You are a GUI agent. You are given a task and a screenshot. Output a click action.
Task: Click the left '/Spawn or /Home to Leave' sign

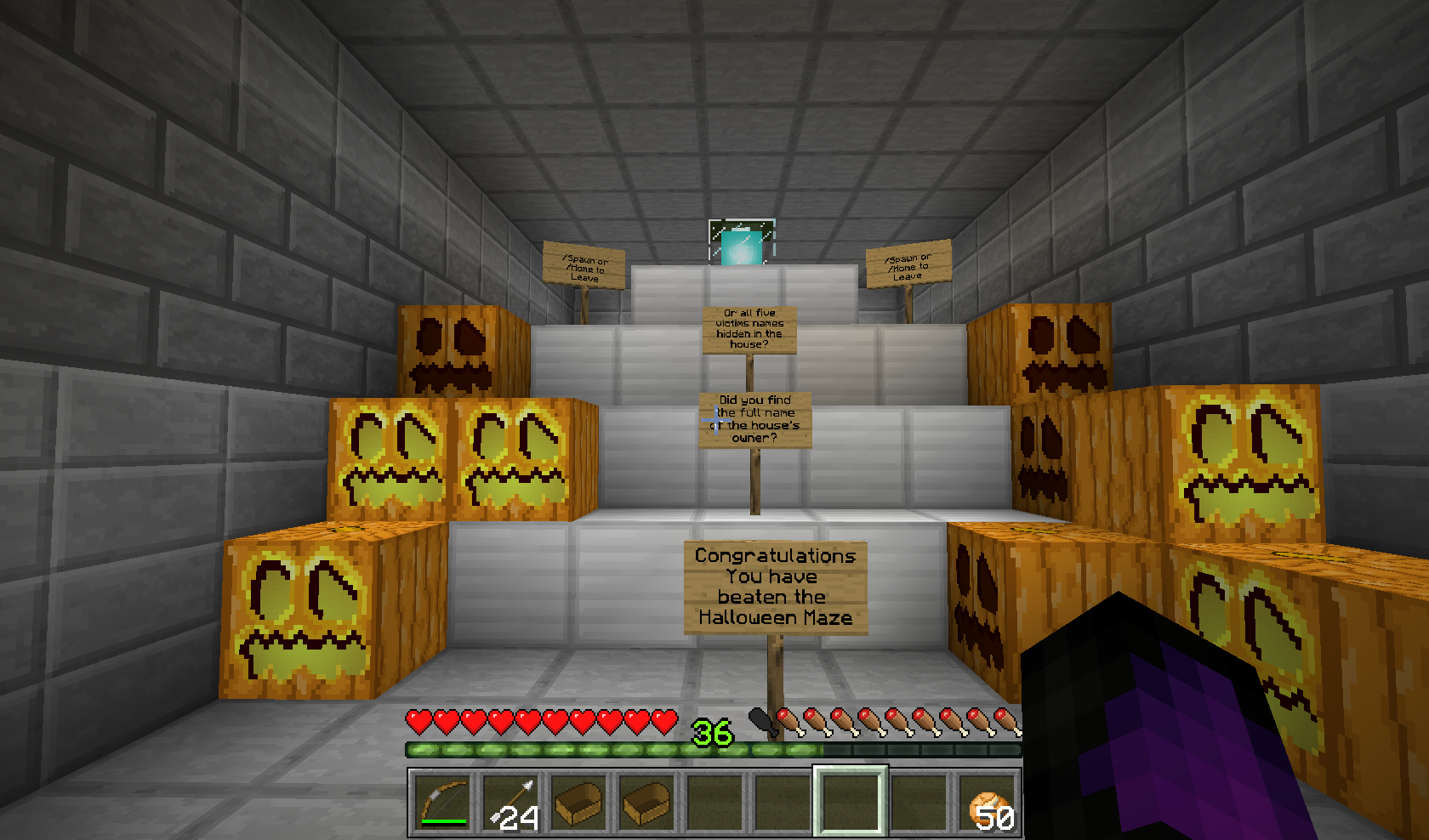[x=584, y=266]
